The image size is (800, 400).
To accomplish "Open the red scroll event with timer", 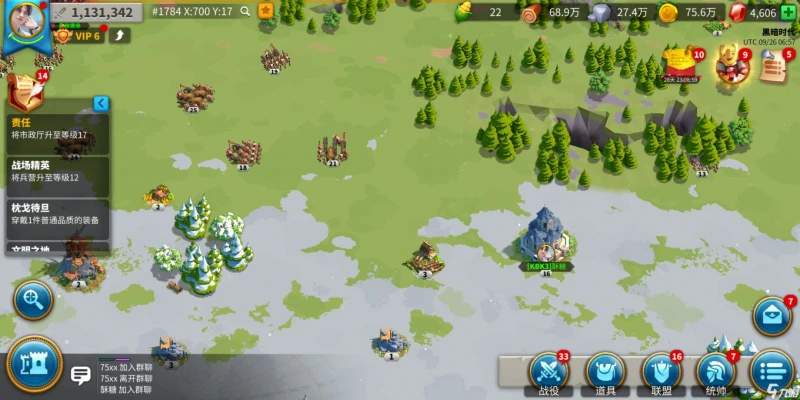I will (x=680, y=63).
